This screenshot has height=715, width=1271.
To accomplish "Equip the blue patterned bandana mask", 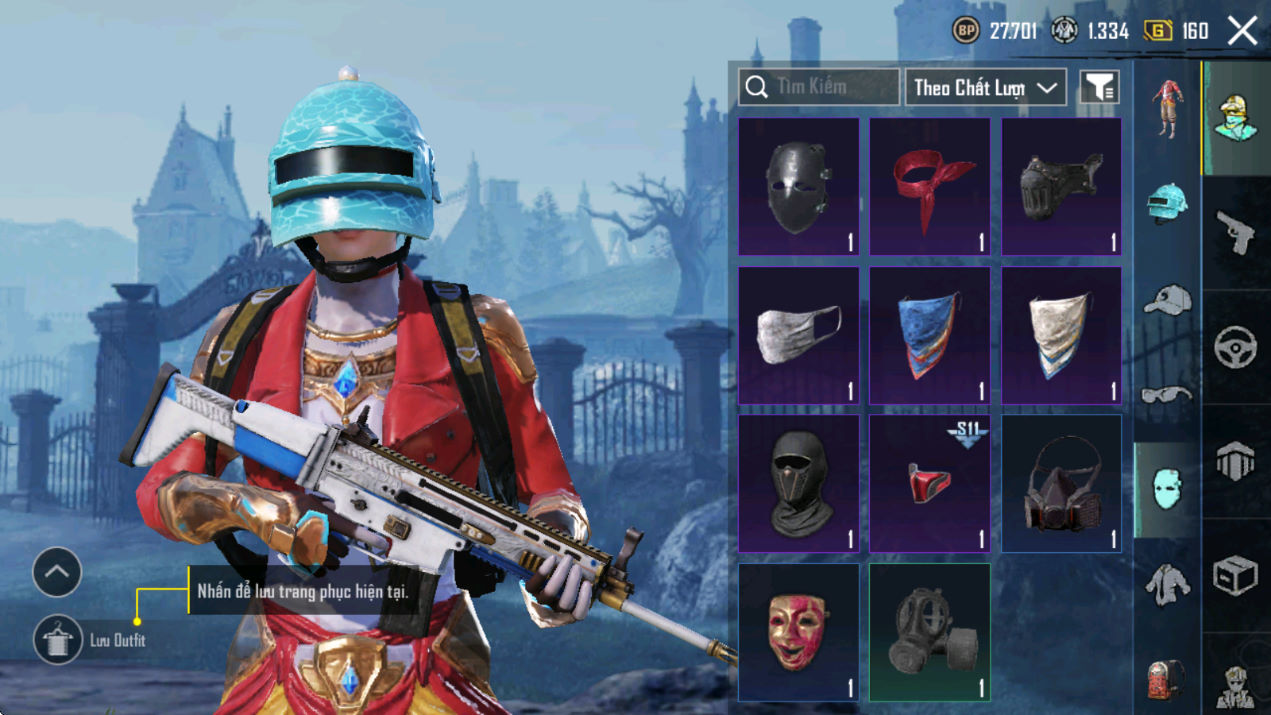I will (x=929, y=335).
